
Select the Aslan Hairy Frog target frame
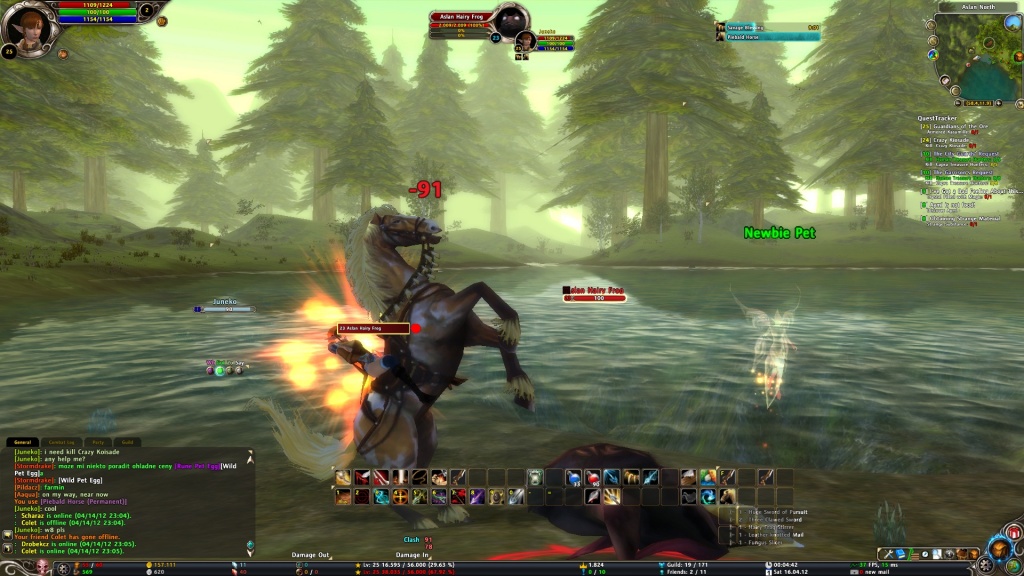(x=465, y=17)
